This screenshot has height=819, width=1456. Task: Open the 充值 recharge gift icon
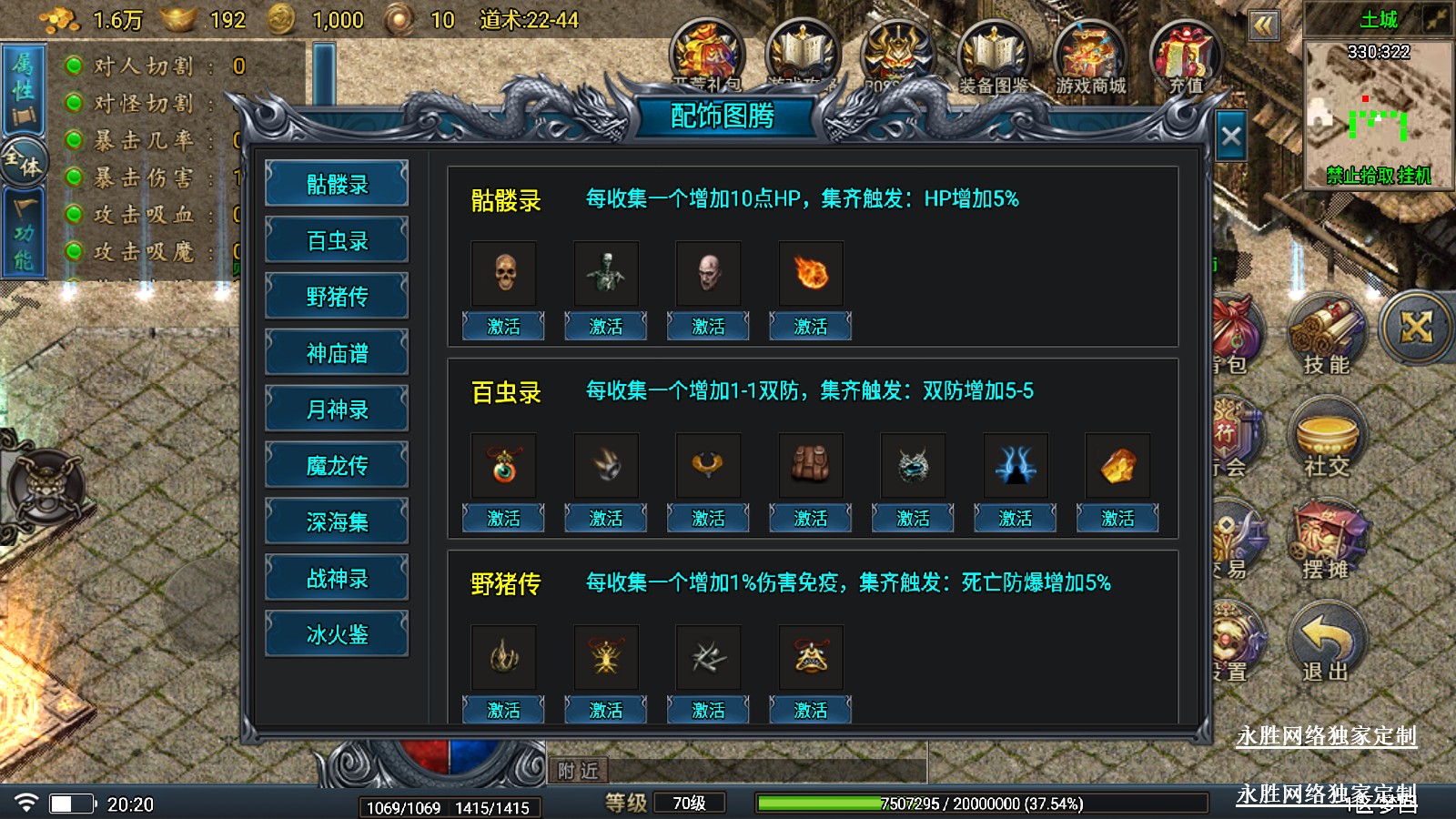pyautogui.click(x=1185, y=56)
